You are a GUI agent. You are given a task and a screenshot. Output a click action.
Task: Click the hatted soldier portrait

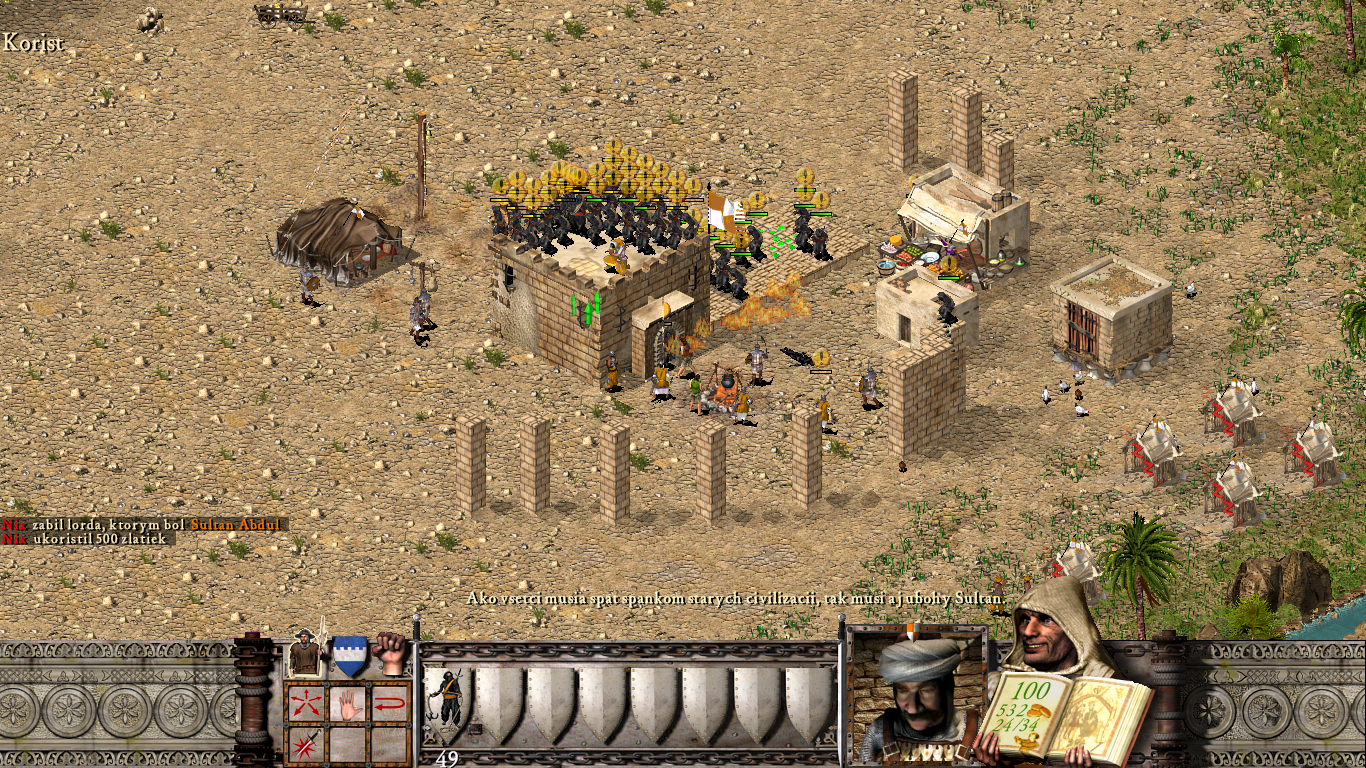[x=304, y=654]
